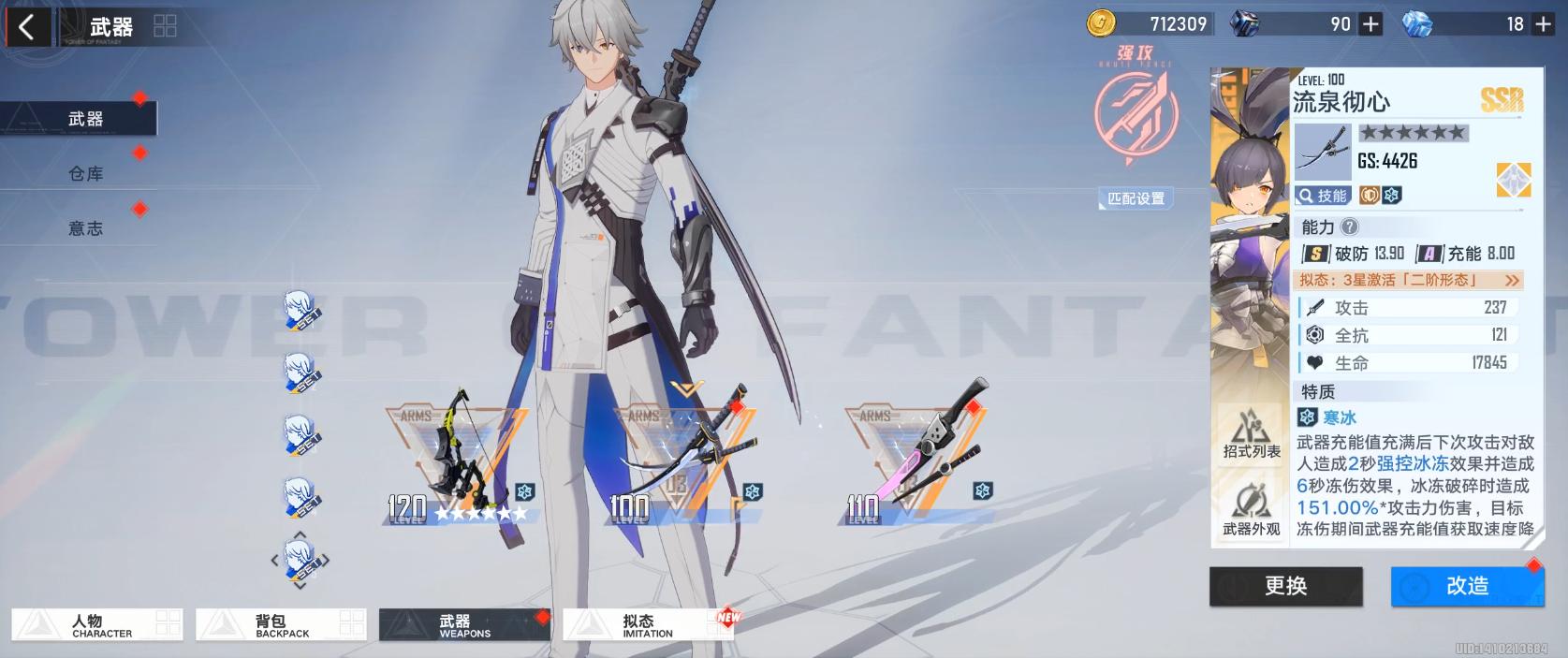The image size is (1568, 658).
Task: Switch to the 拟态 Imitation tab
Action: (647, 625)
